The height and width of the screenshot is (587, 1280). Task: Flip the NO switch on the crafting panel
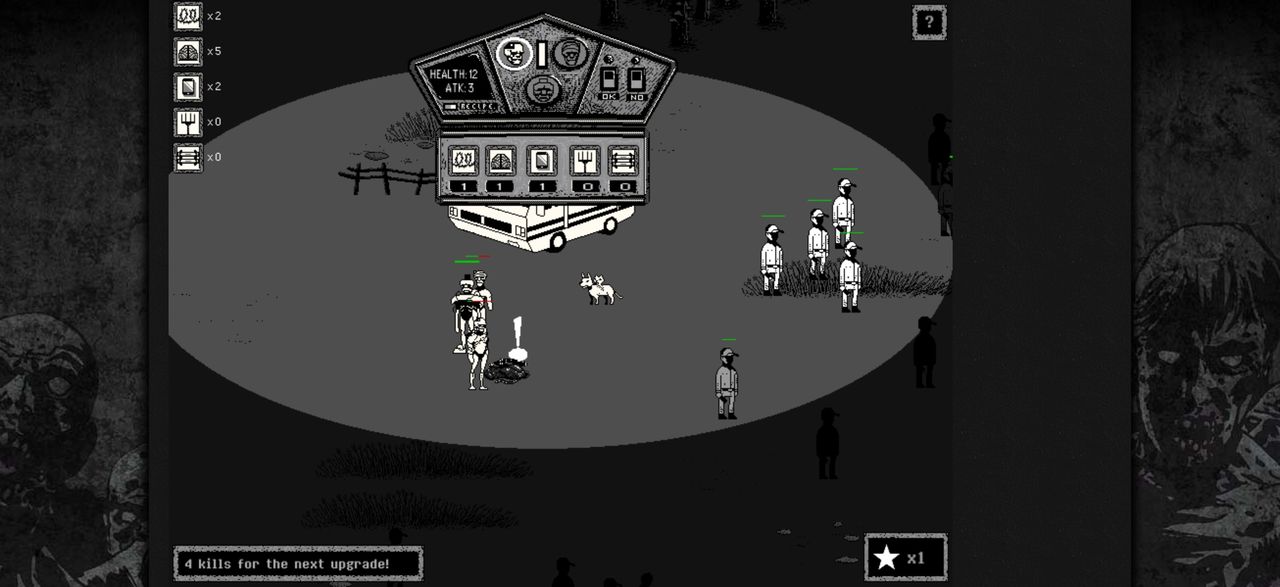click(x=636, y=79)
